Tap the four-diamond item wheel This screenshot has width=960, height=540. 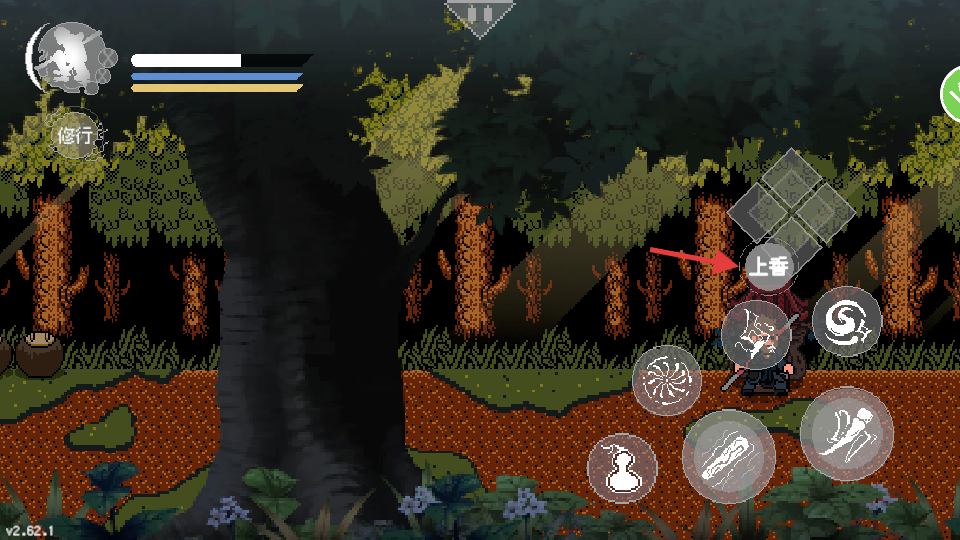[791, 207]
